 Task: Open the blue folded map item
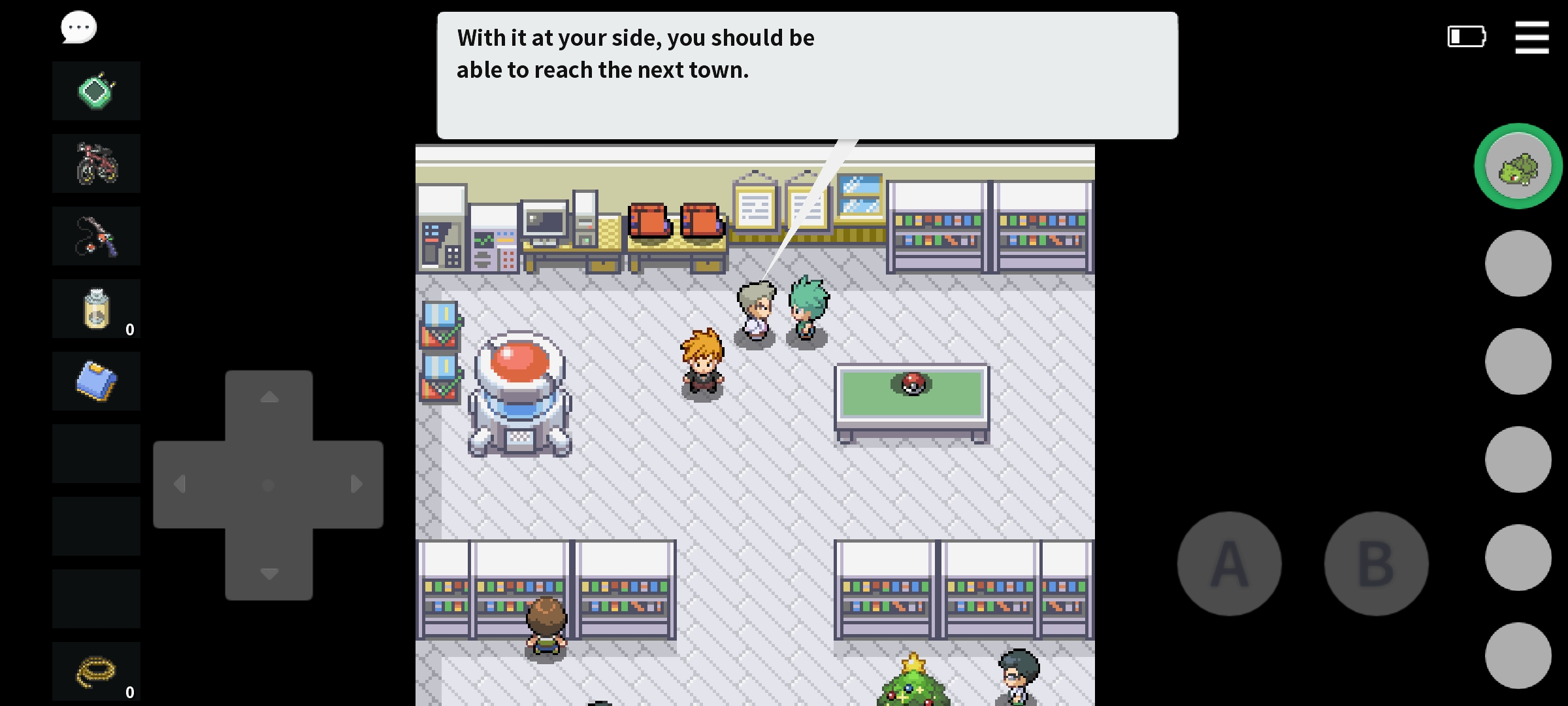96,381
